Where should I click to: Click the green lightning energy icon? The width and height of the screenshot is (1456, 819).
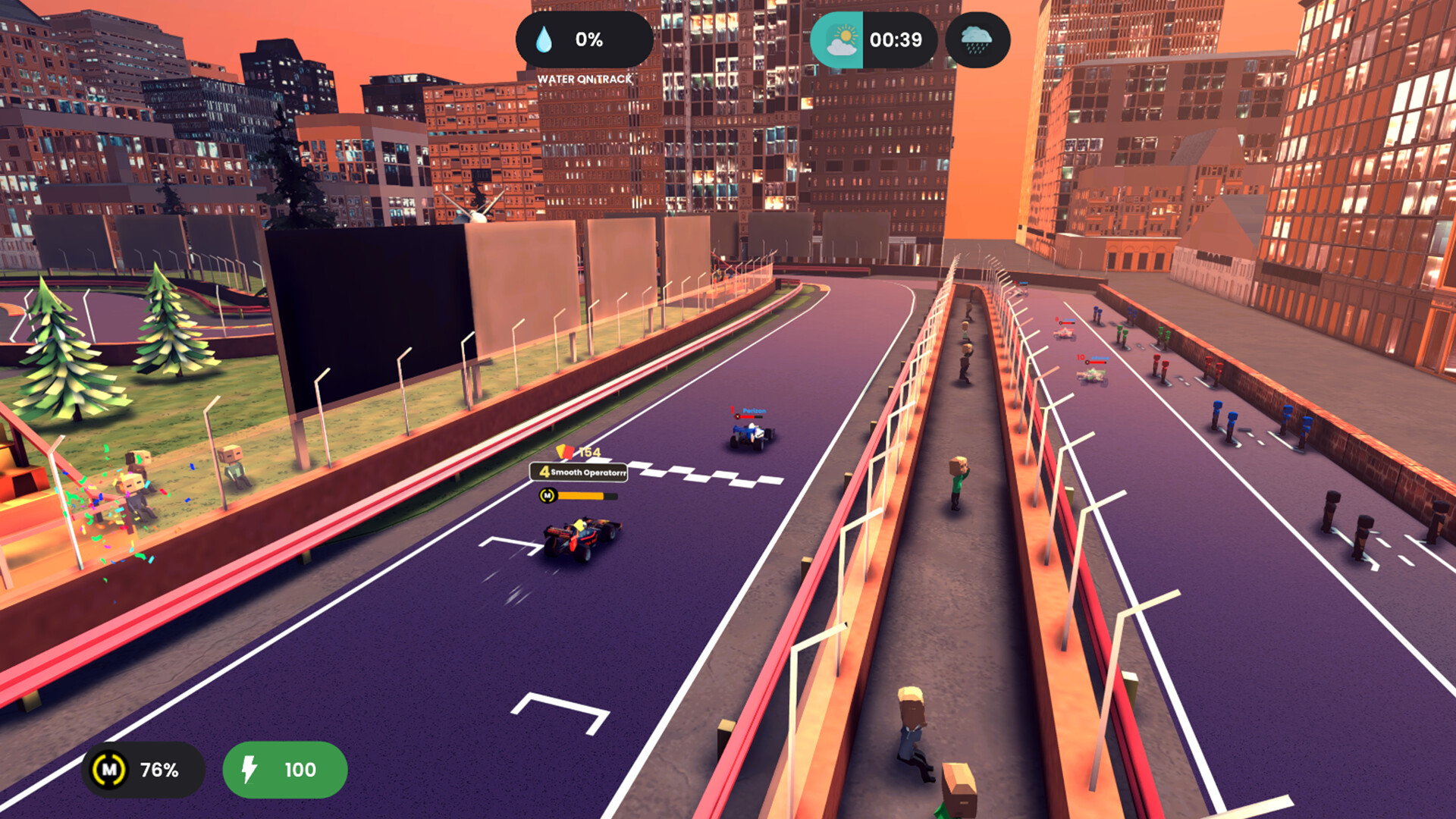pos(248,770)
